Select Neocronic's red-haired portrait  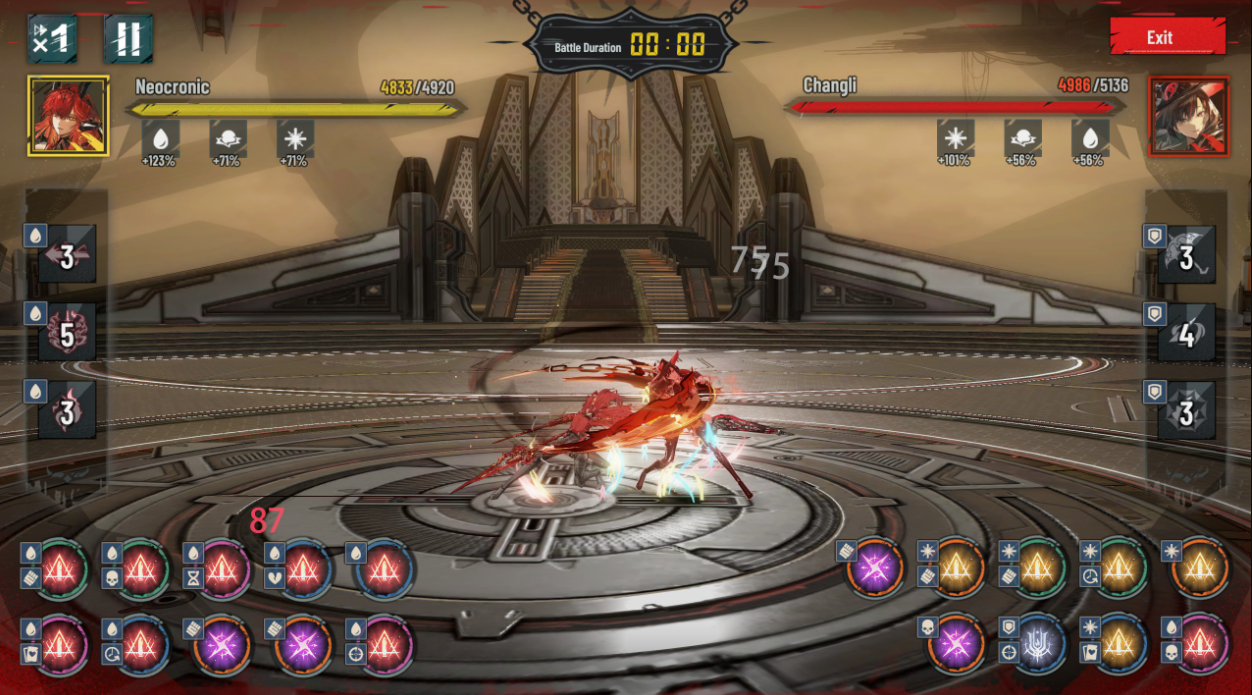[69, 116]
